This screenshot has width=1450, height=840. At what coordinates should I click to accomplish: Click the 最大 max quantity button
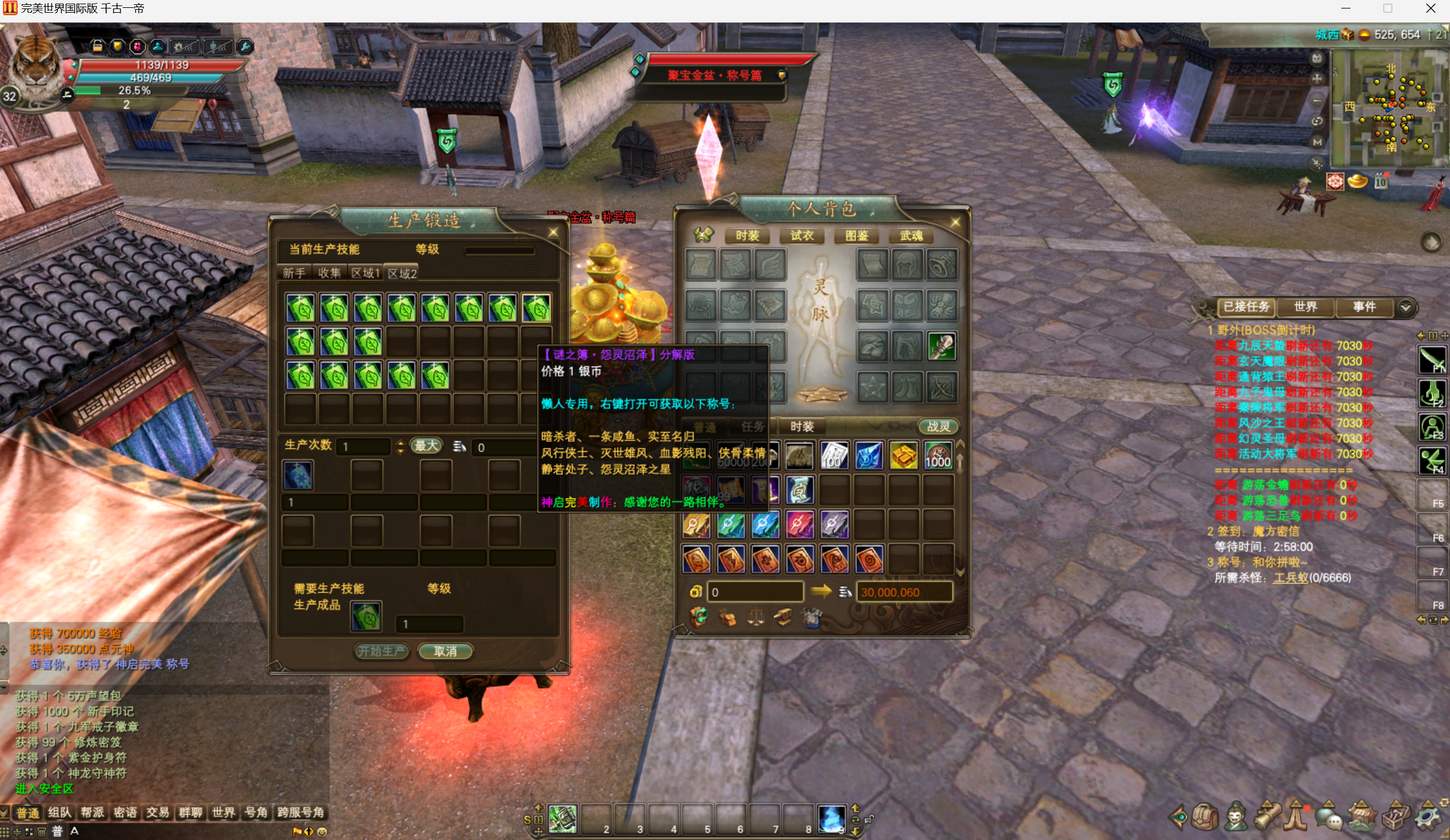tap(426, 446)
